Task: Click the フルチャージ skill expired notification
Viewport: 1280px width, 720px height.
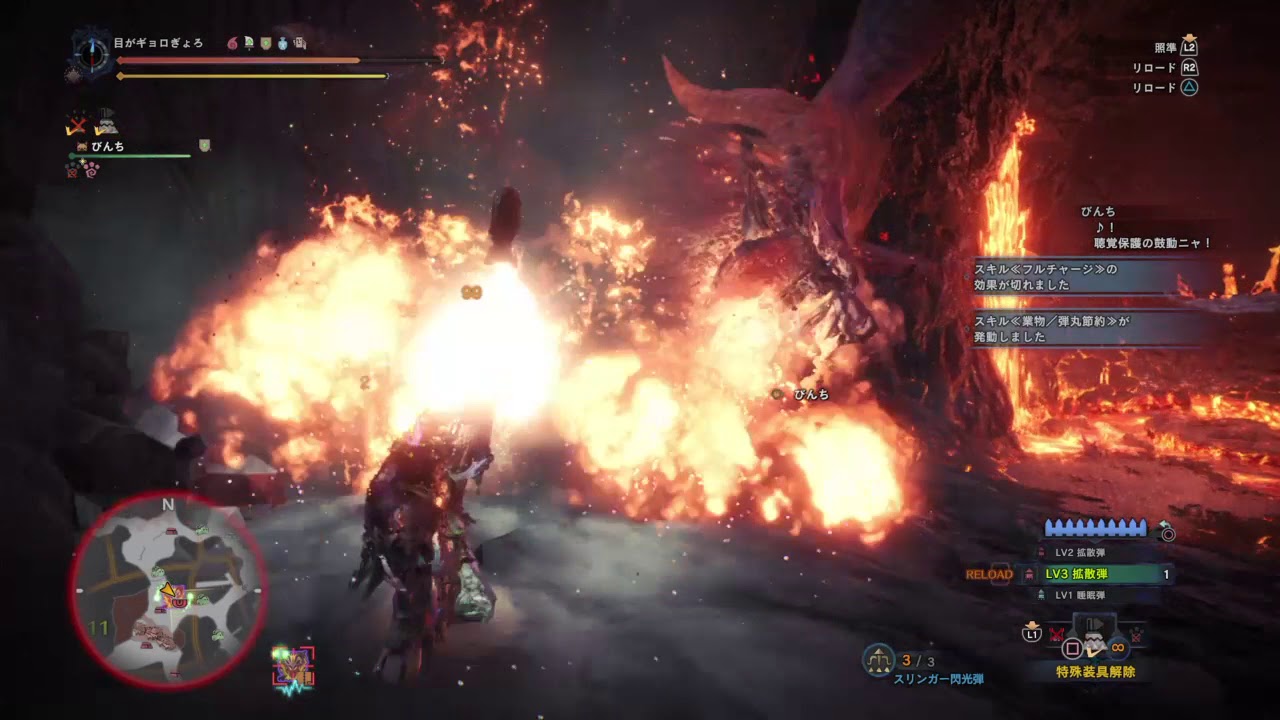Action: point(1077,277)
